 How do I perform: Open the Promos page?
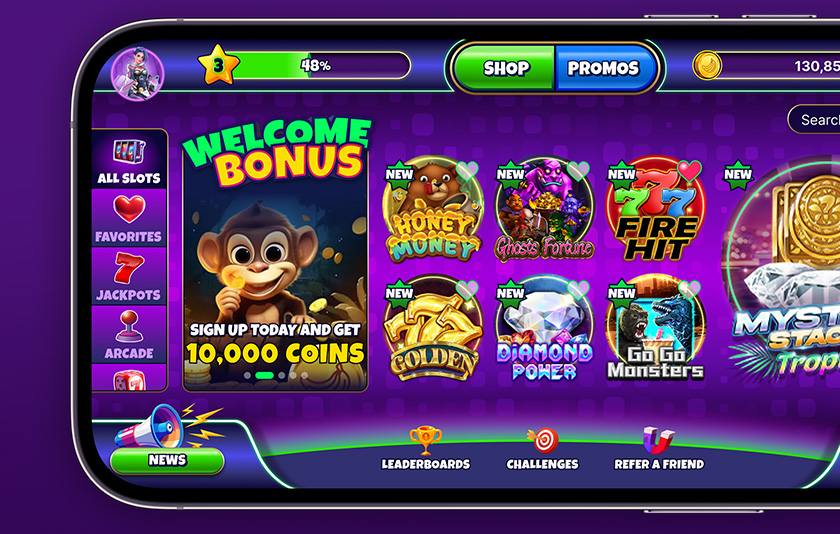603,69
